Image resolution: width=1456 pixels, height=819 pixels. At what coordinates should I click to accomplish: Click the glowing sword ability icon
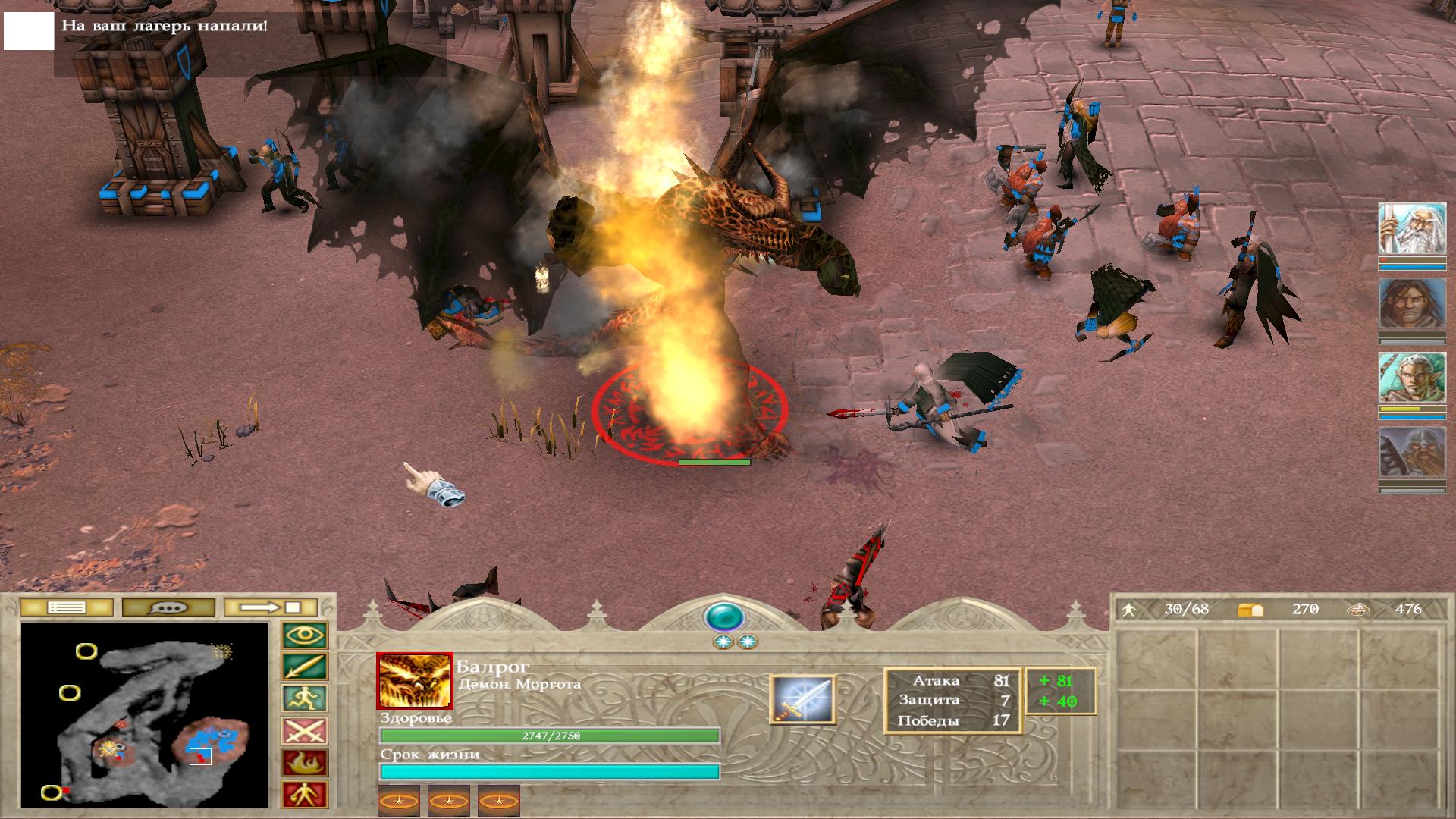click(x=802, y=698)
